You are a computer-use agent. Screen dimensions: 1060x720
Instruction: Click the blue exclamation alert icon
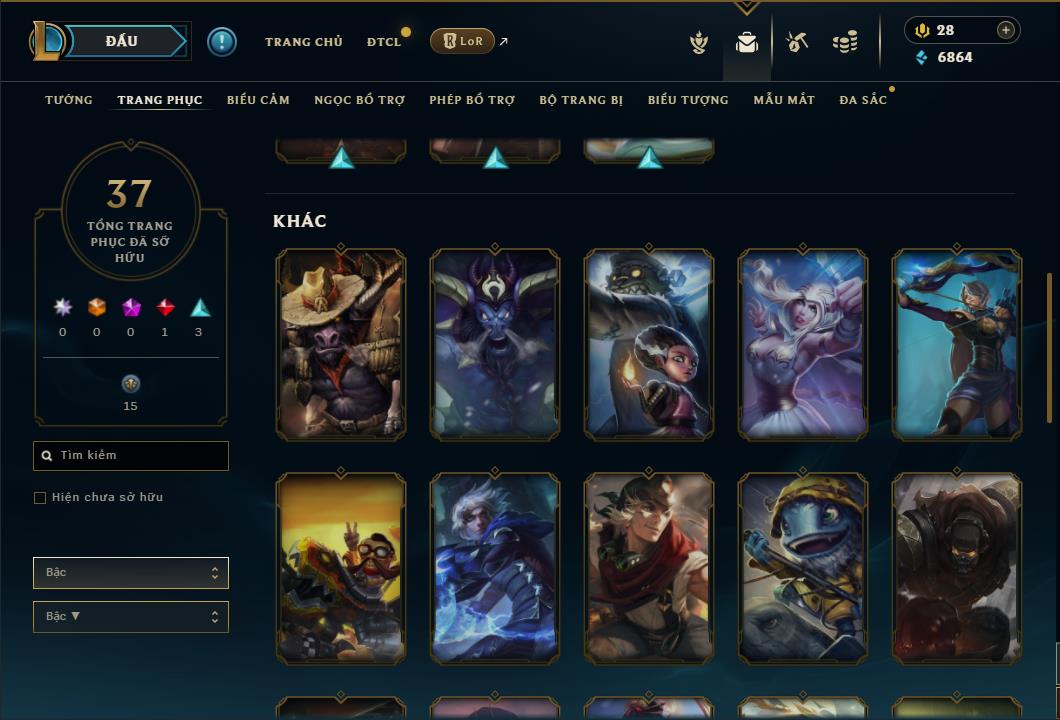(222, 42)
